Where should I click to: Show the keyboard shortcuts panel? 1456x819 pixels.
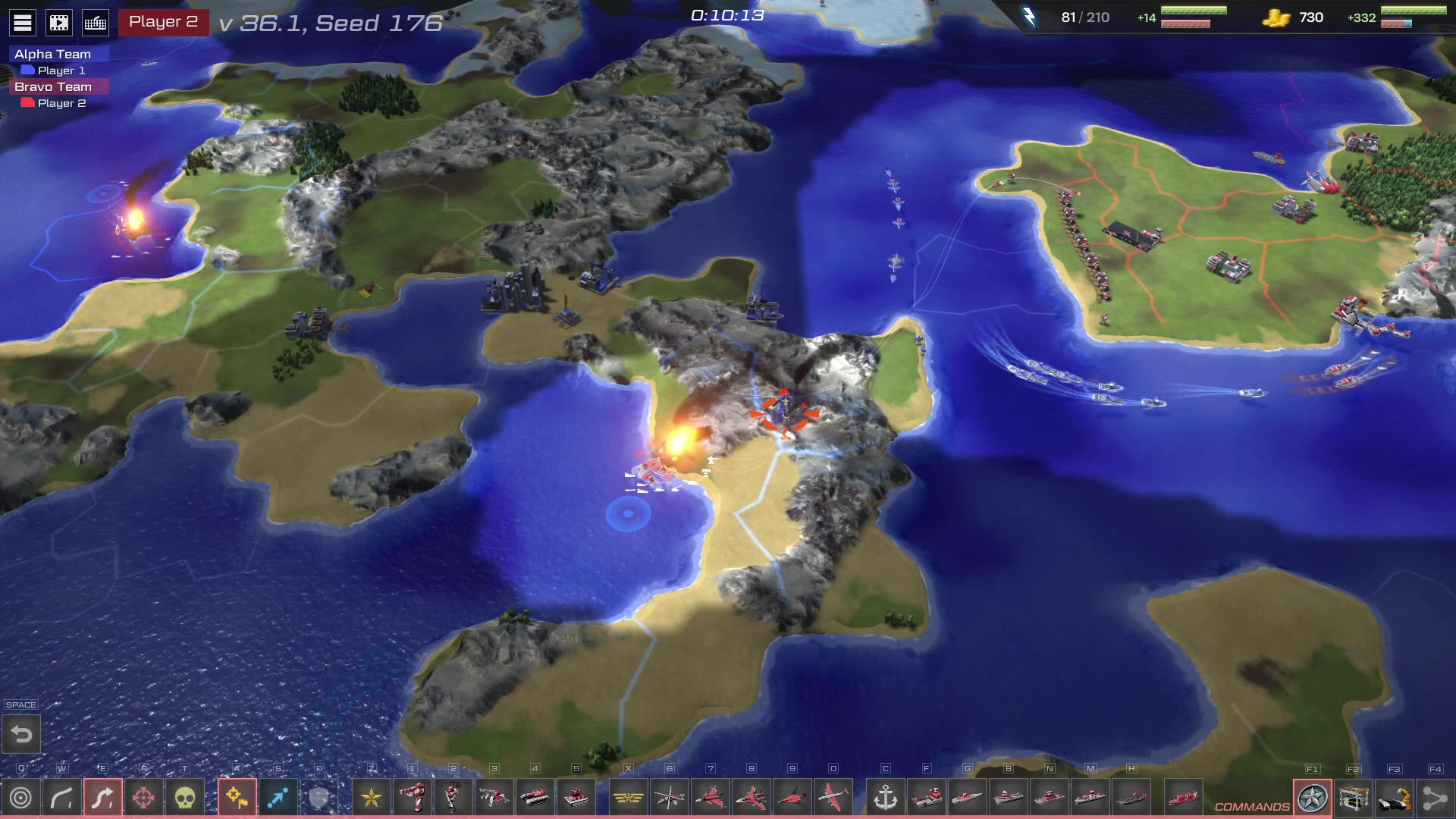point(96,23)
